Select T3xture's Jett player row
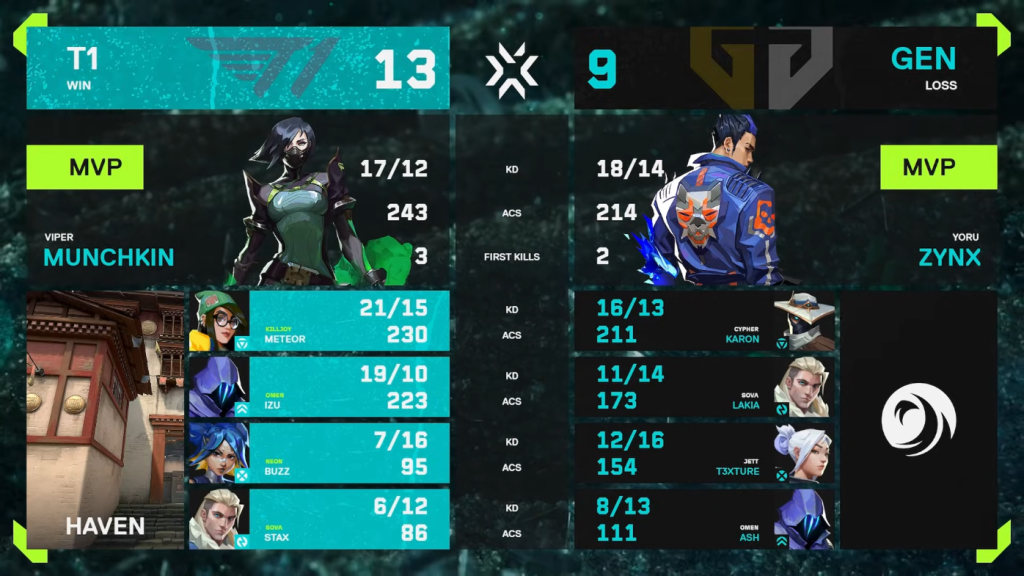 [704, 453]
